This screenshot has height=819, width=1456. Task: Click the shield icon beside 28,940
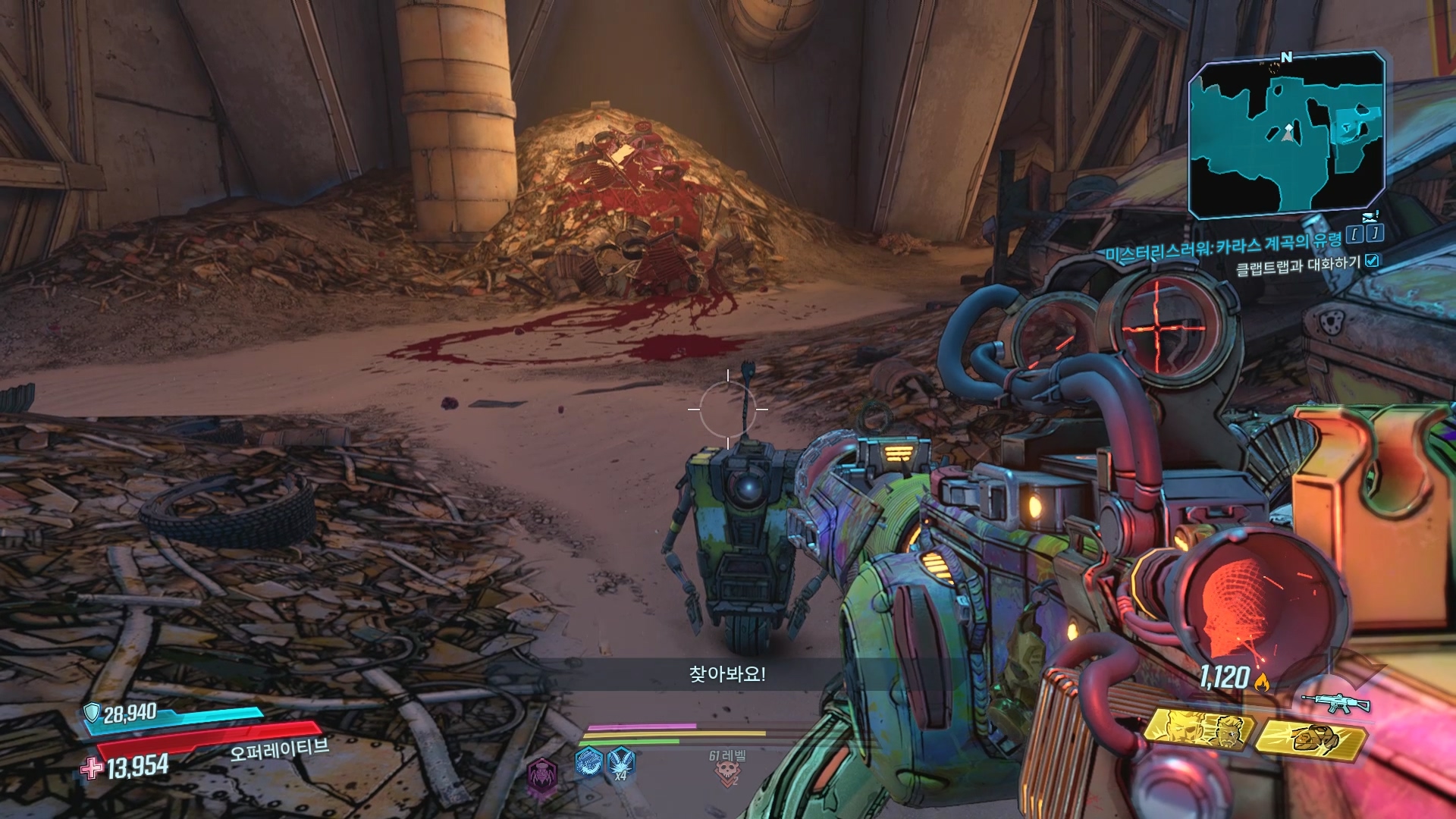pyautogui.click(x=92, y=711)
